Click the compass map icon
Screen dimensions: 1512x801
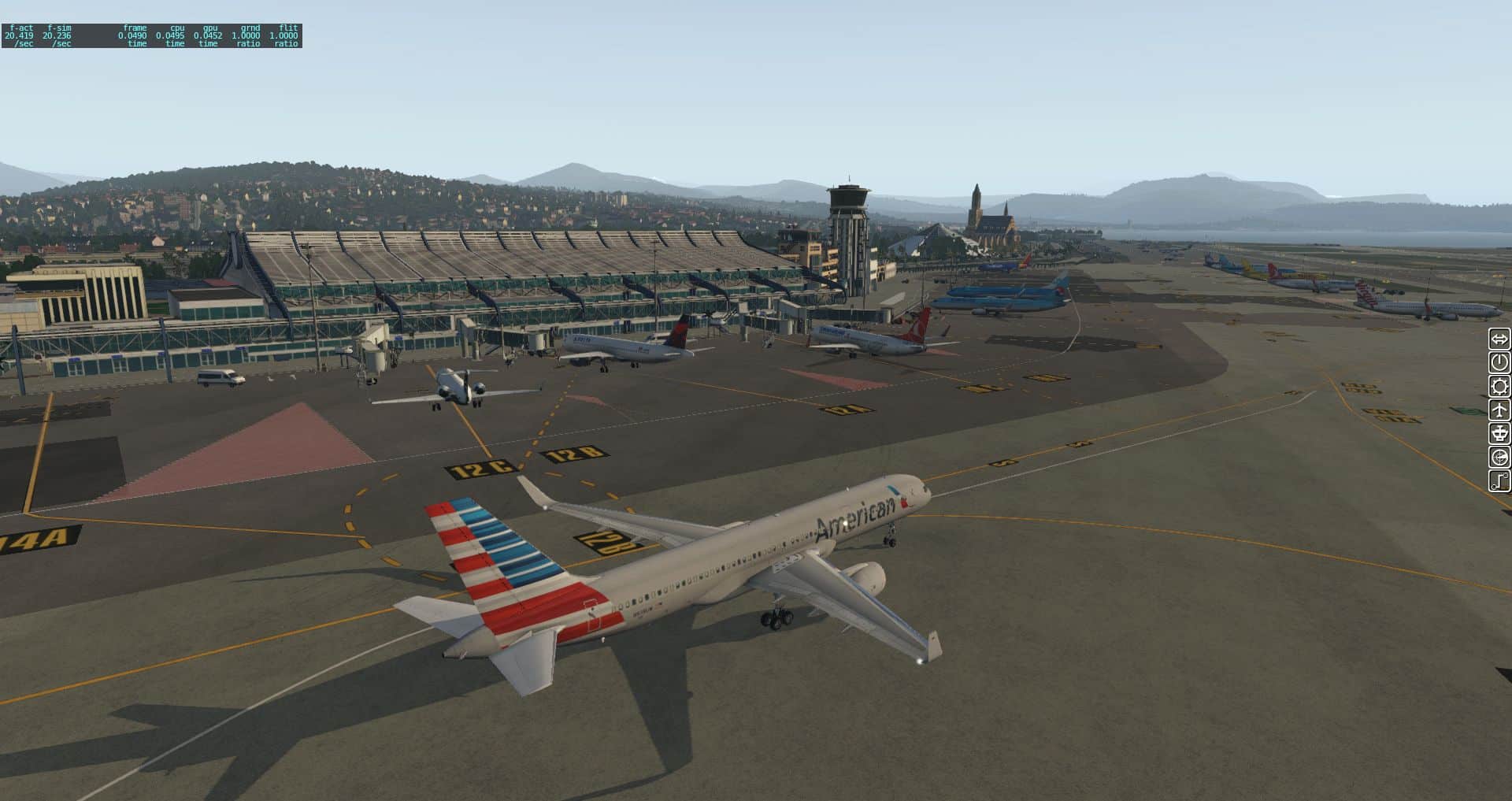pyautogui.click(x=1499, y=458)
